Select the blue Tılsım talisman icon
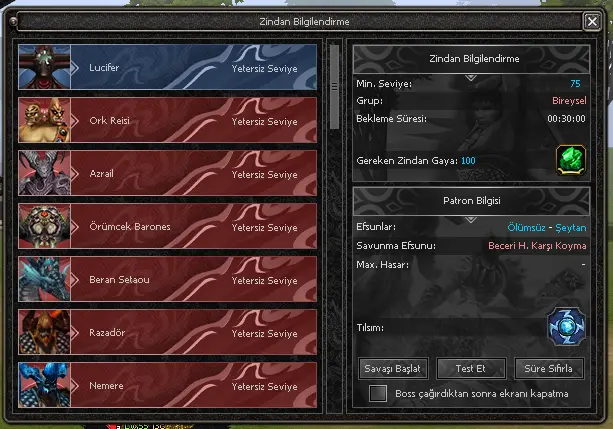 click(x=565, y=328)
